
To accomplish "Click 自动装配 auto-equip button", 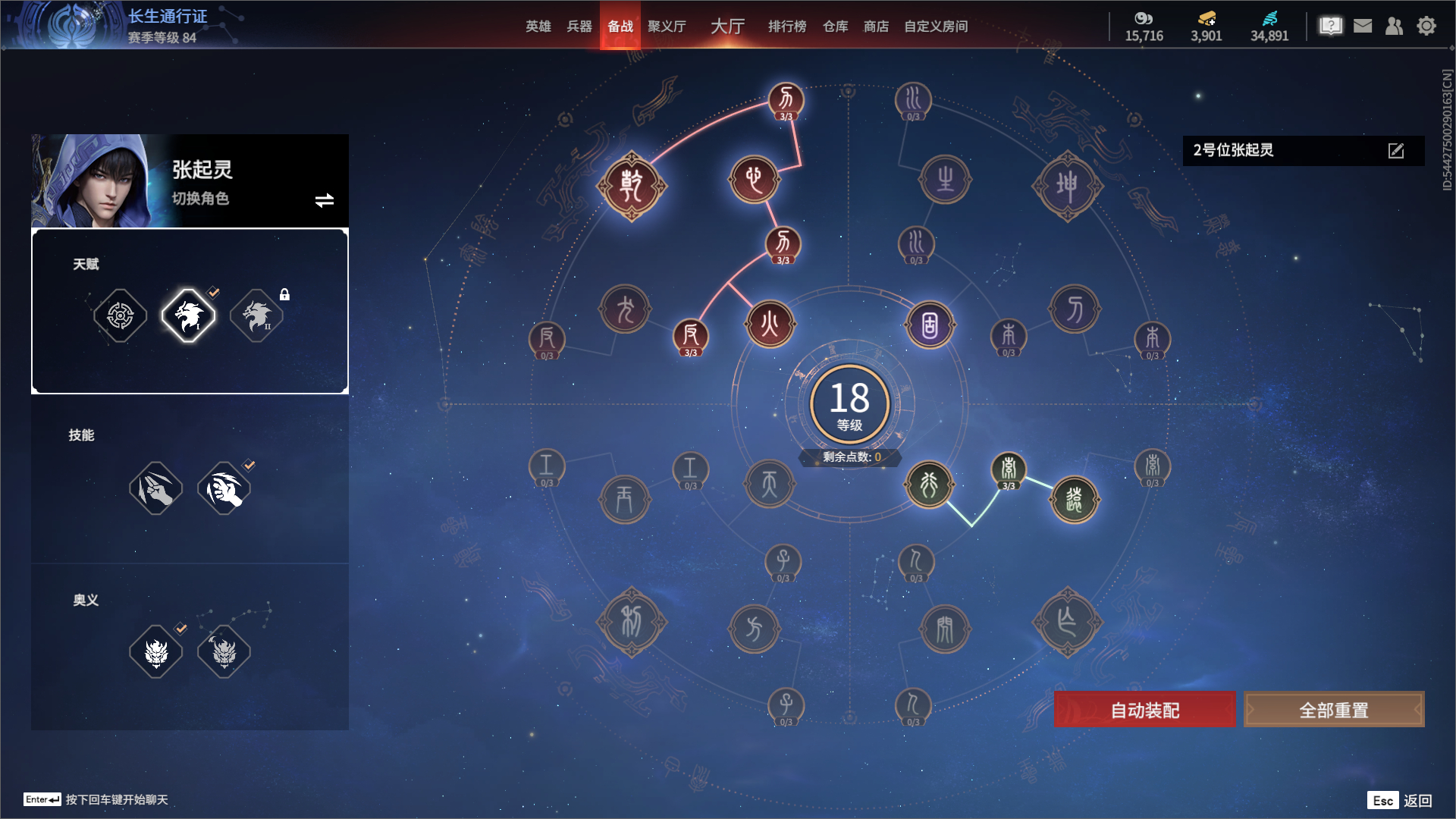I will [1144, 710].
